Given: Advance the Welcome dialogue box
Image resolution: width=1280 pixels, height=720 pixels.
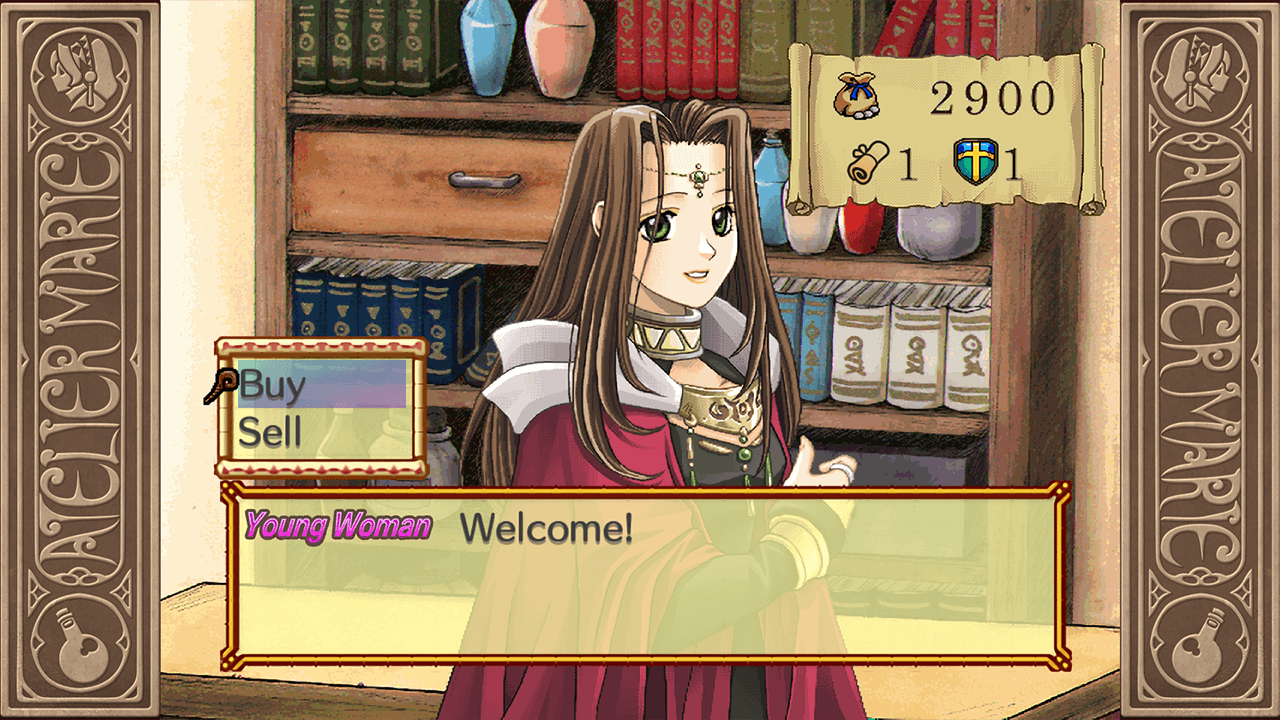Looking at the screenshot, I should tap(645, 575).
